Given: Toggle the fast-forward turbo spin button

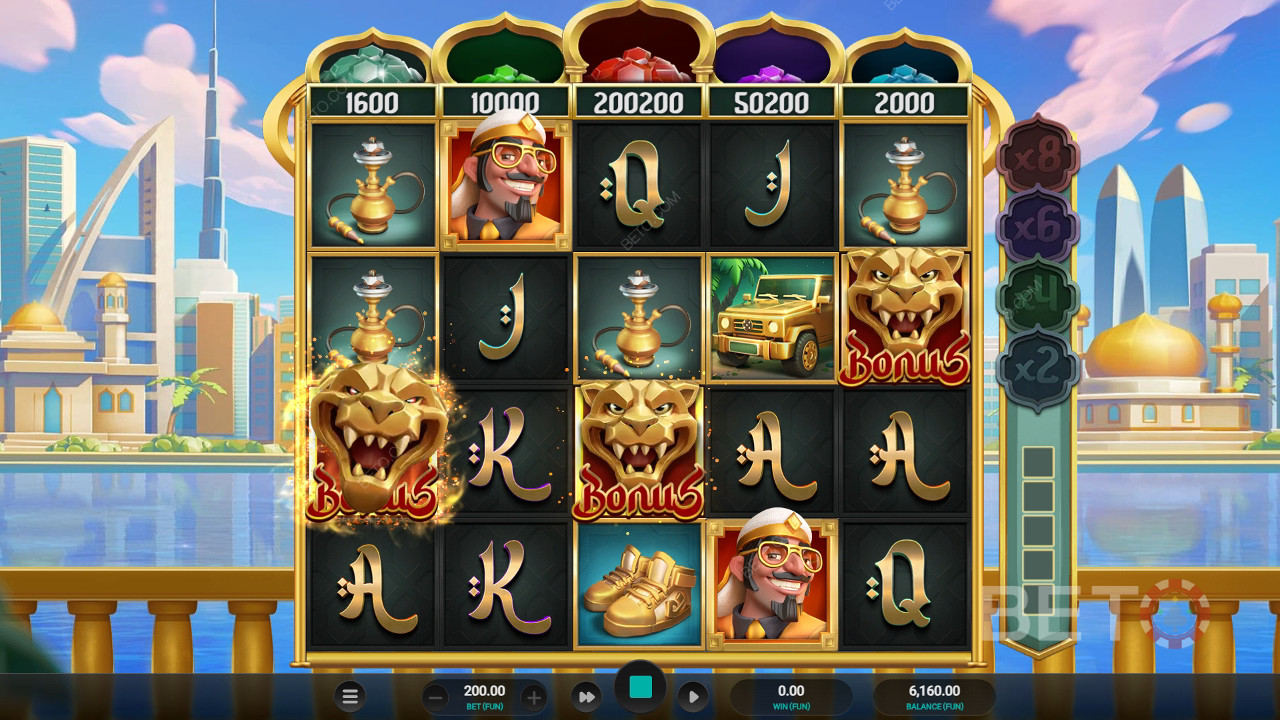Looking at the screenshot, I should [587, 697].
